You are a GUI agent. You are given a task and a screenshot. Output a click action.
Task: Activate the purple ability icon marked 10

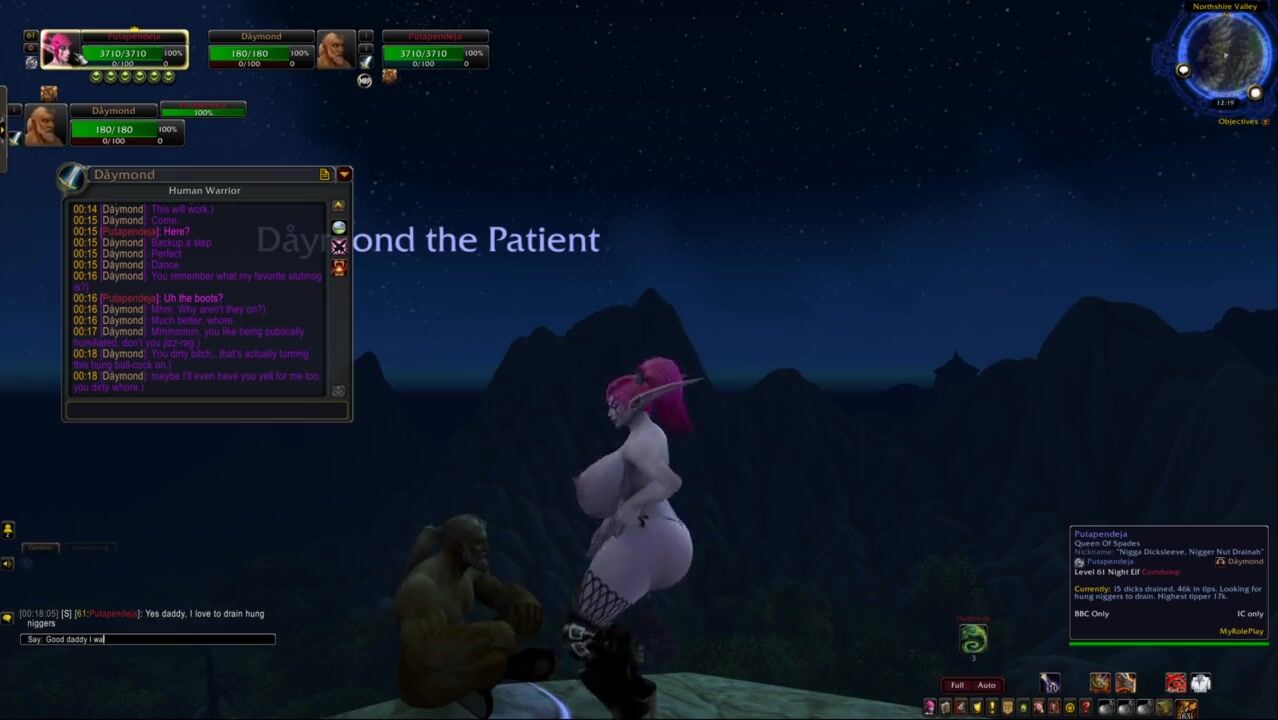1049,683
